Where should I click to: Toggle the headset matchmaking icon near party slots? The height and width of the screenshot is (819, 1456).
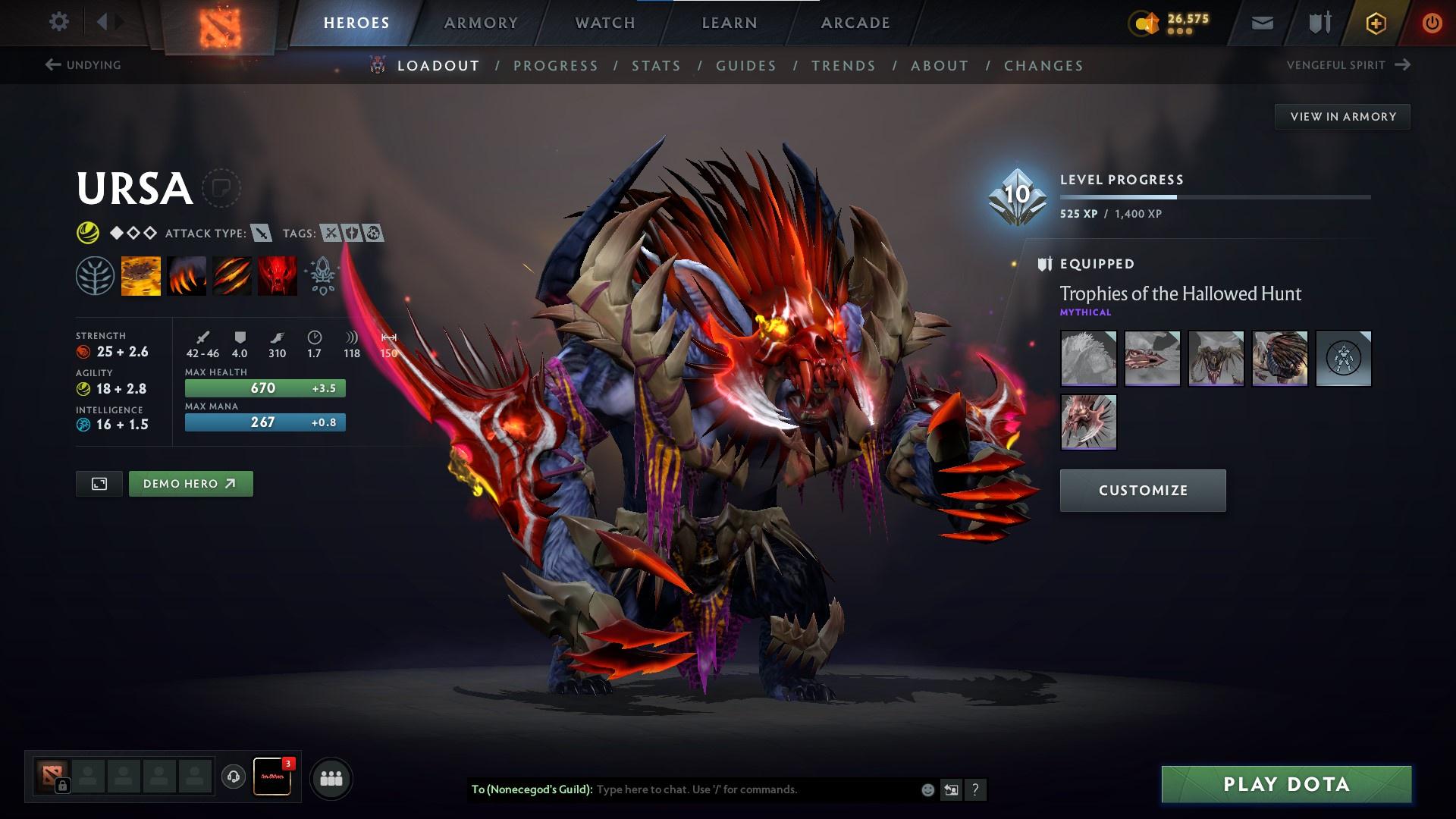pyautogui.click(x=234, y=777)
